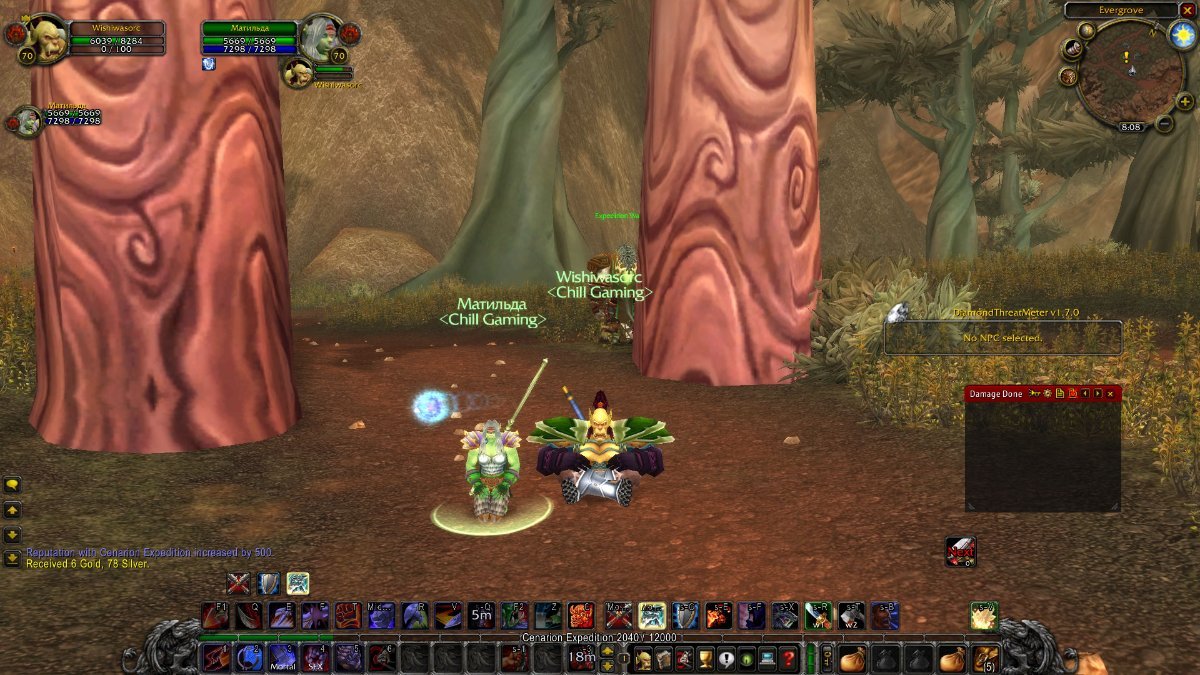Close the Damage Done meter window
The image size is (1200, 675).
(x=1110, y=394)
